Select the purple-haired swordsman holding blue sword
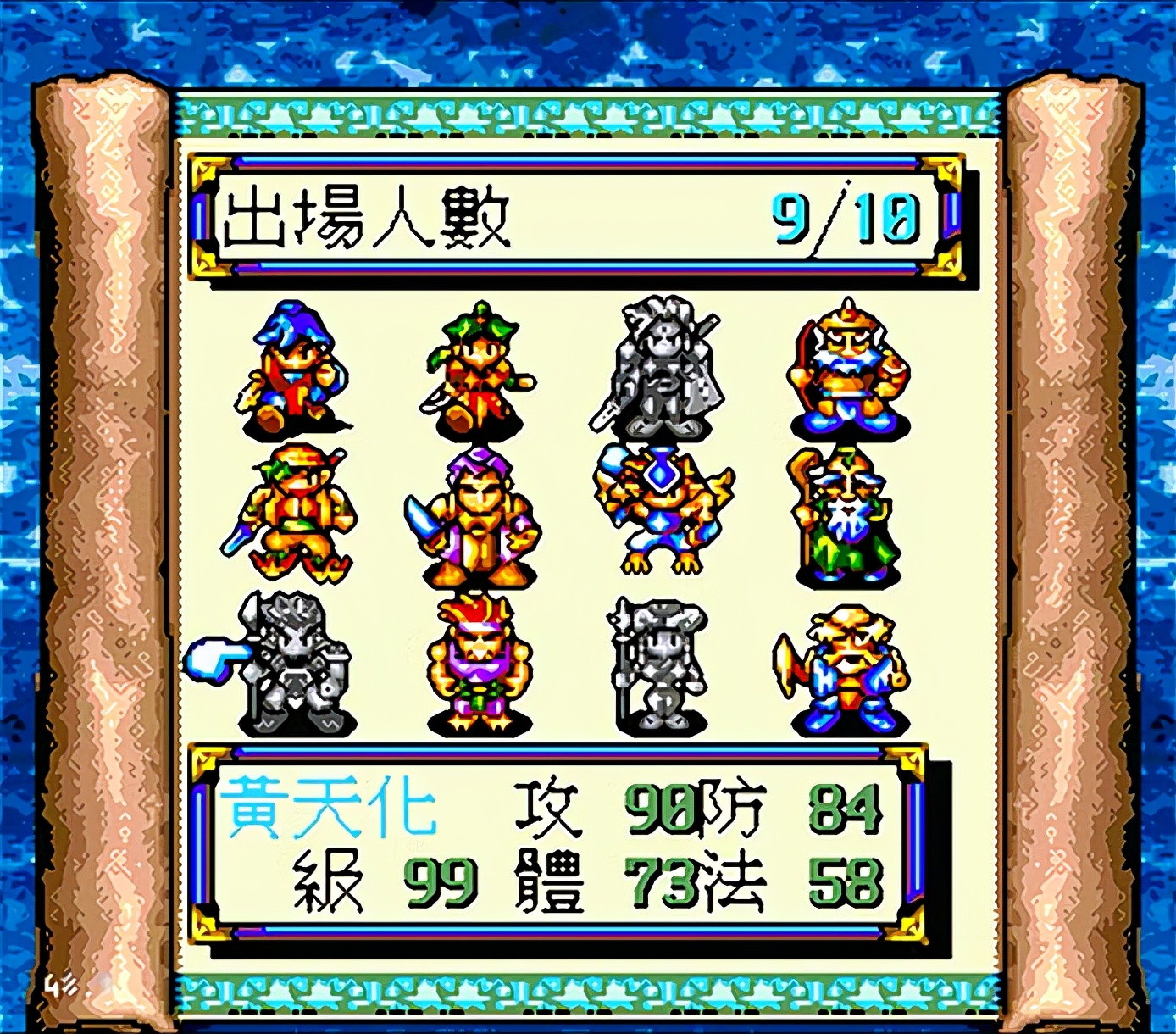This screenshot has height=1034, width=1176. click(479, 517)
